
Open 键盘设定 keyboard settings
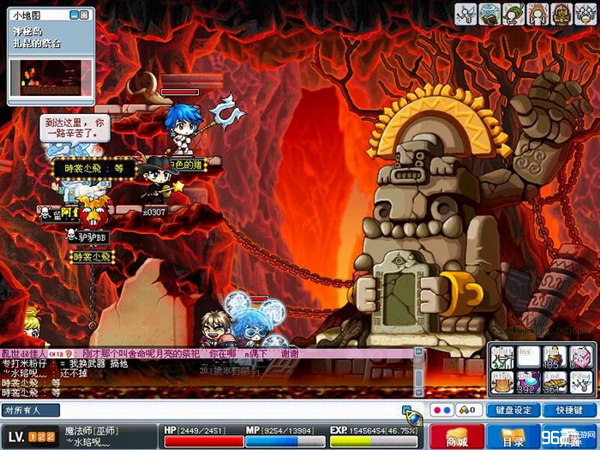click(514, 410)
